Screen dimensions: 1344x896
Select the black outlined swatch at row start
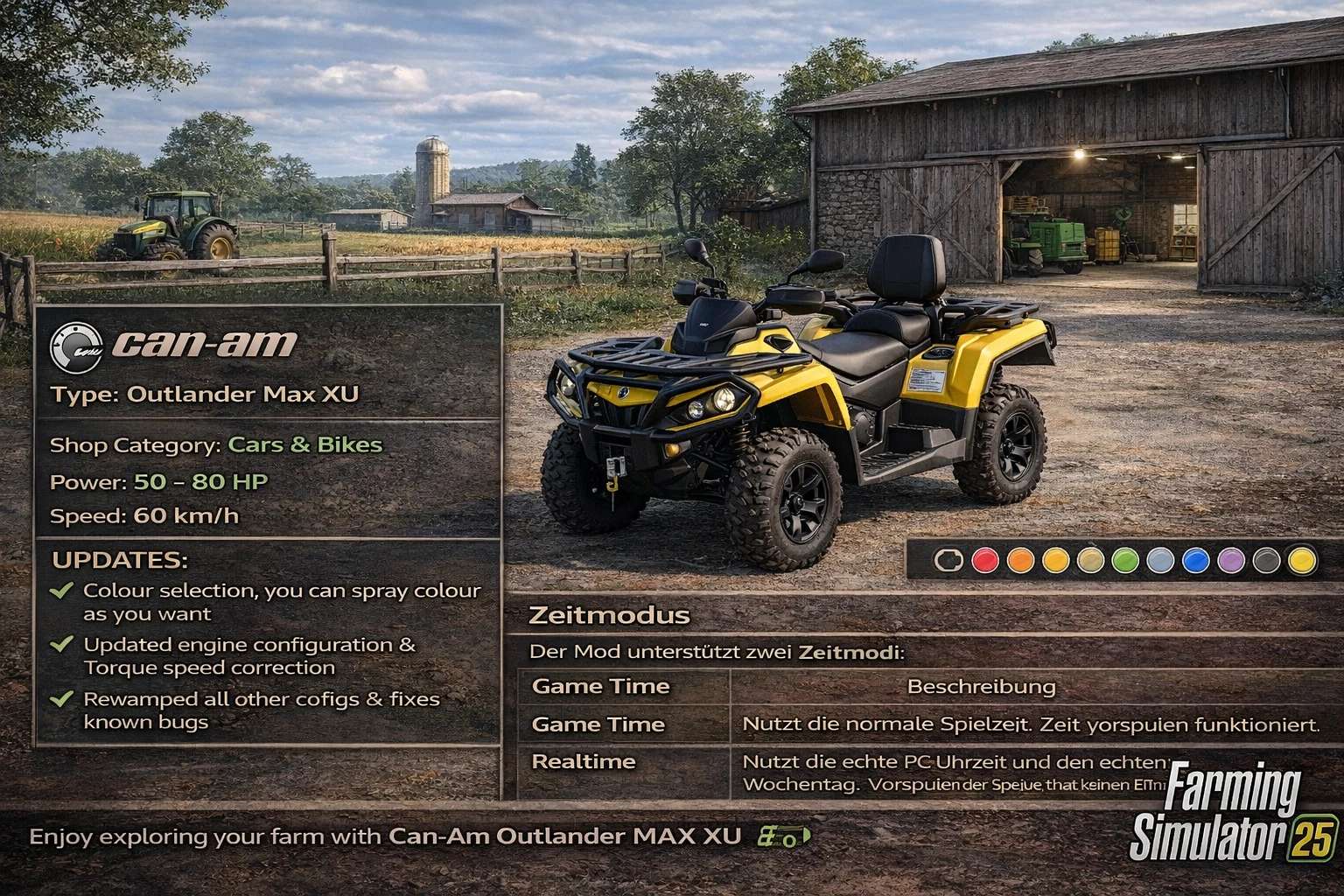click(x=949, y=560)
